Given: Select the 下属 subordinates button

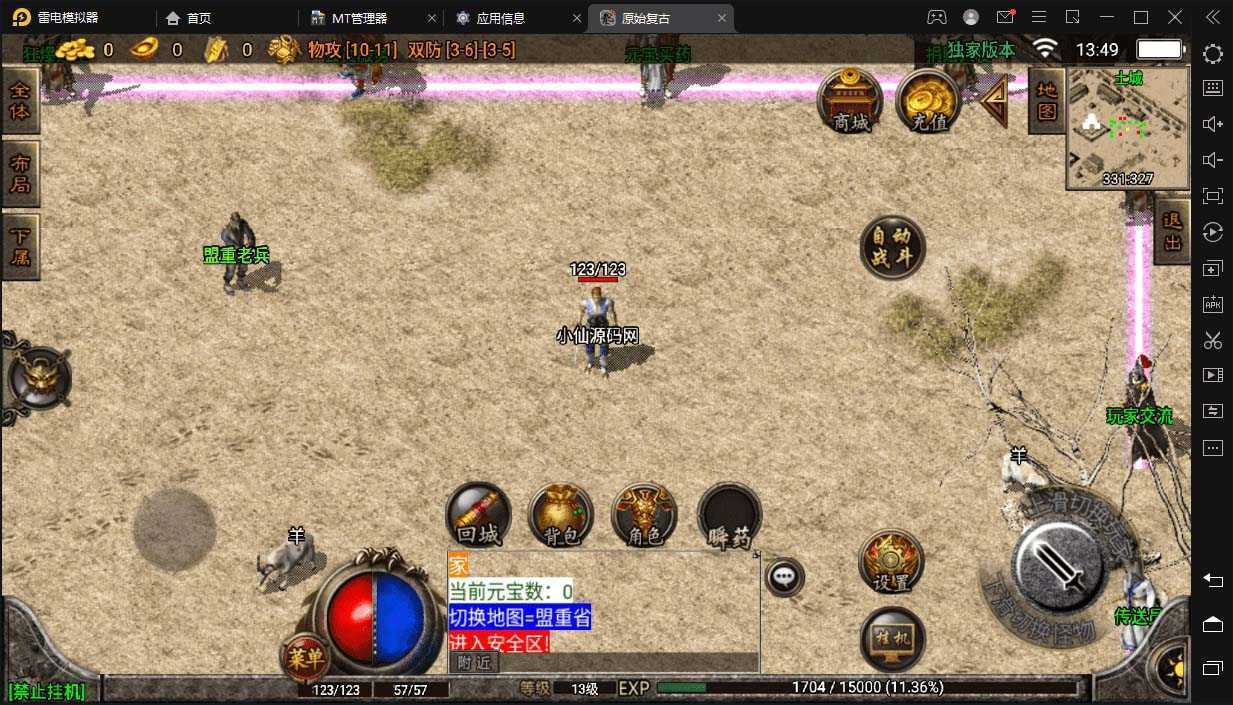Looking at the screenshot, I should (x=19, y=246).
